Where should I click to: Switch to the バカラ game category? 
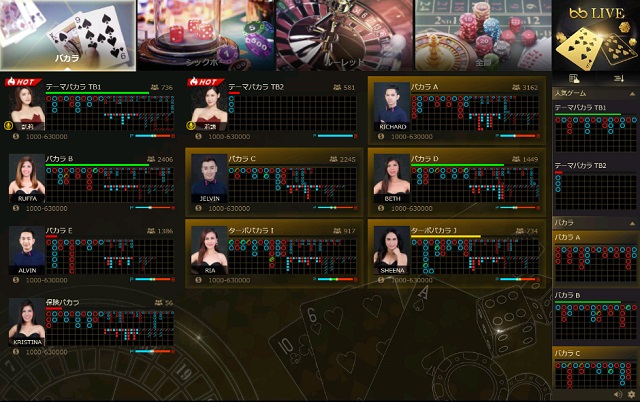(x=68, y=35)
